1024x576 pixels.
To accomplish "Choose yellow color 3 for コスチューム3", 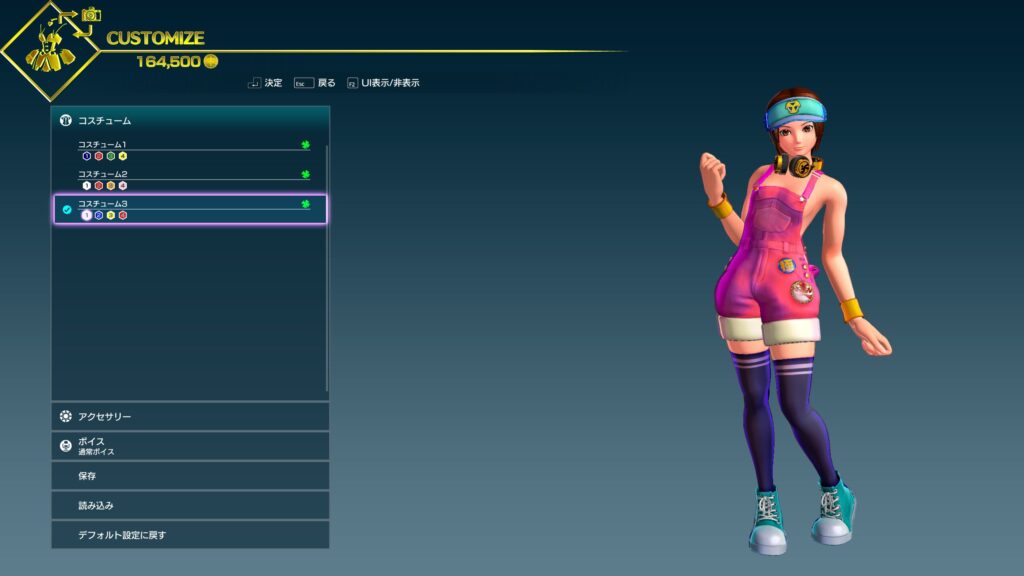I will tap(110, 215).
